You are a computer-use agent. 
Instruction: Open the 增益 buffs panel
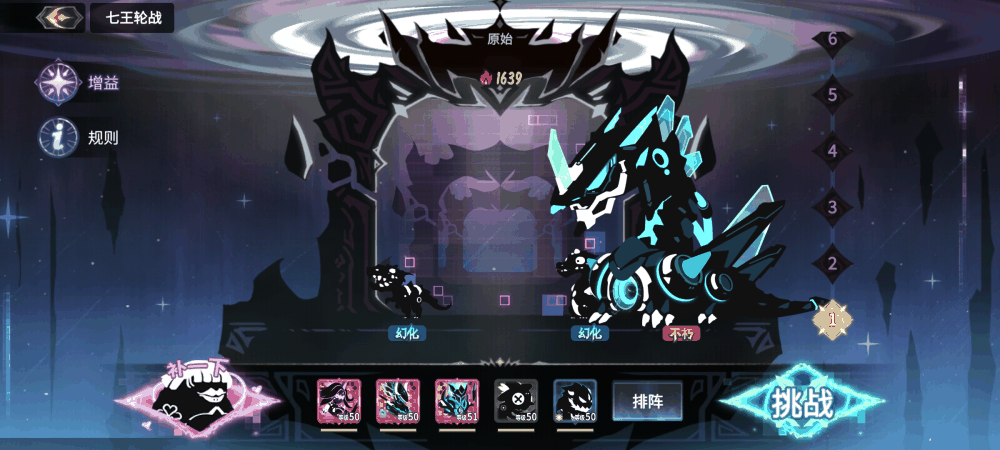(x=58, y=83)
